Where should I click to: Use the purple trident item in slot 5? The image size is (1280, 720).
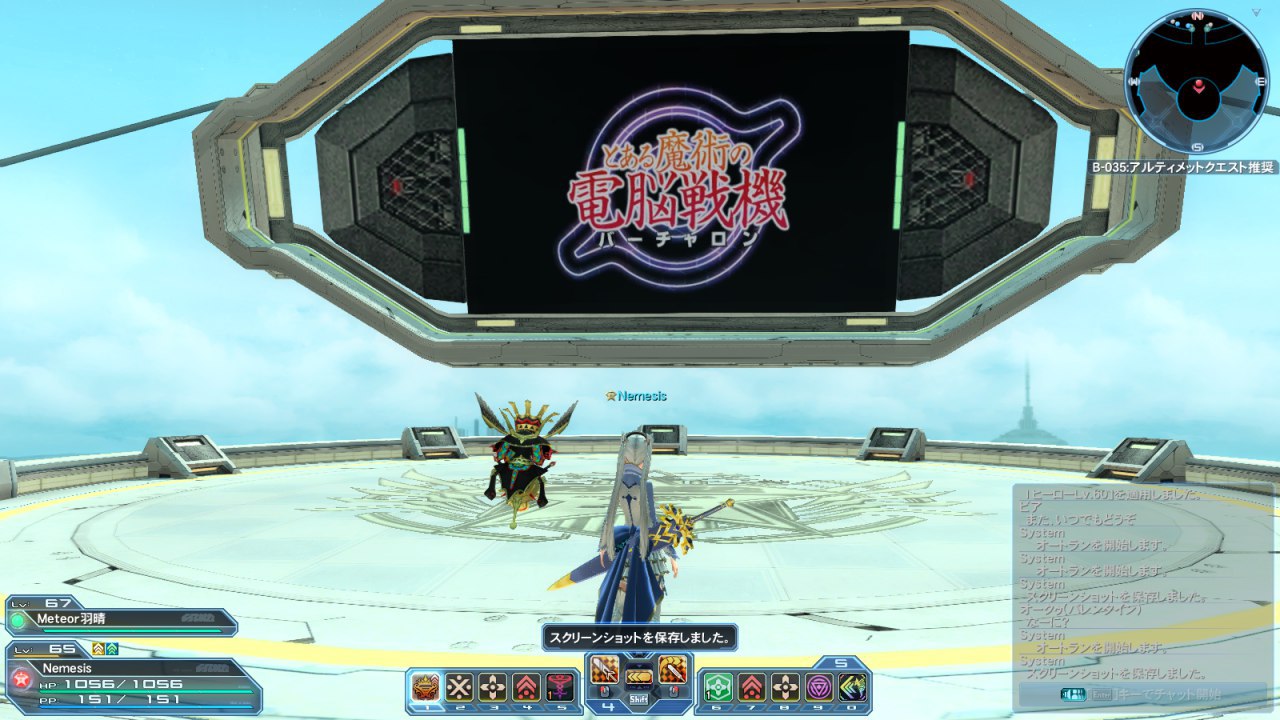tap(559, 687)
